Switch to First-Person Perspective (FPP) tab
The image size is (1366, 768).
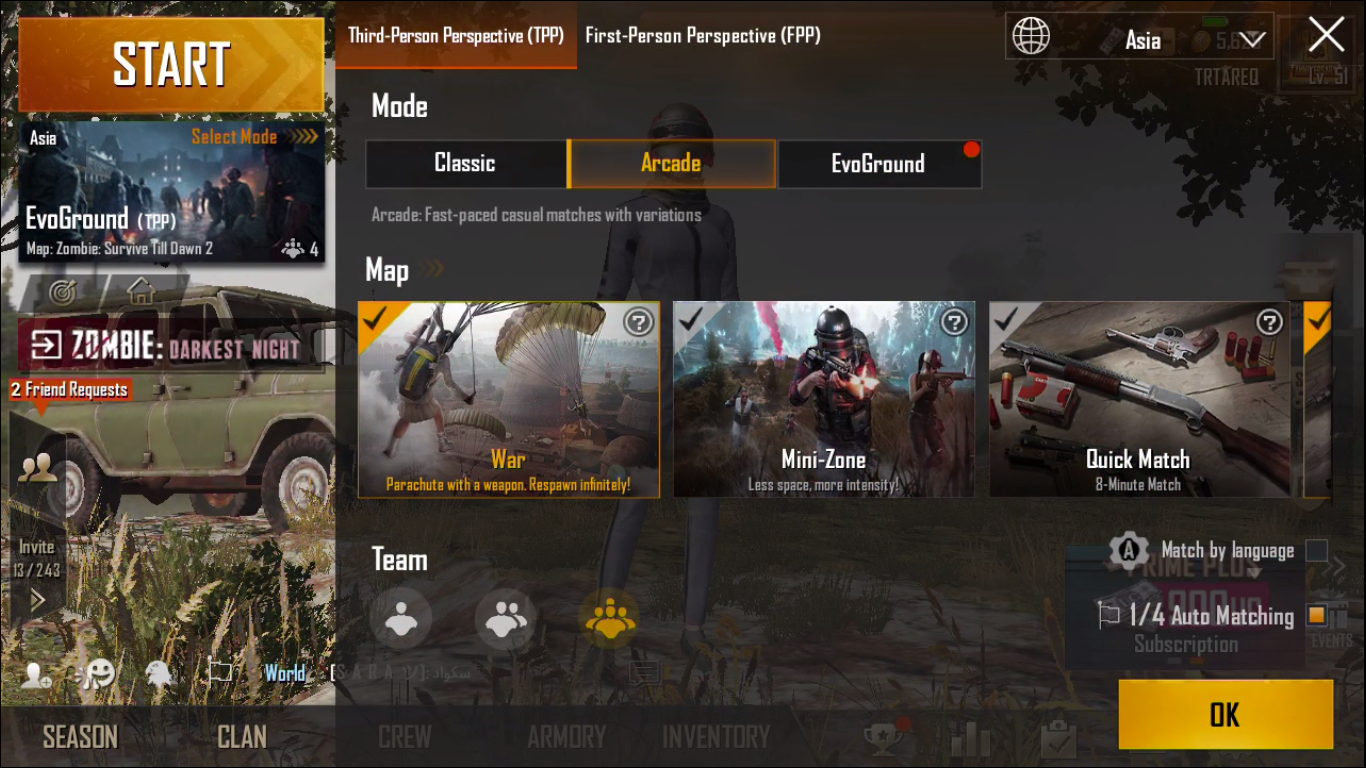tap(703, 35)
